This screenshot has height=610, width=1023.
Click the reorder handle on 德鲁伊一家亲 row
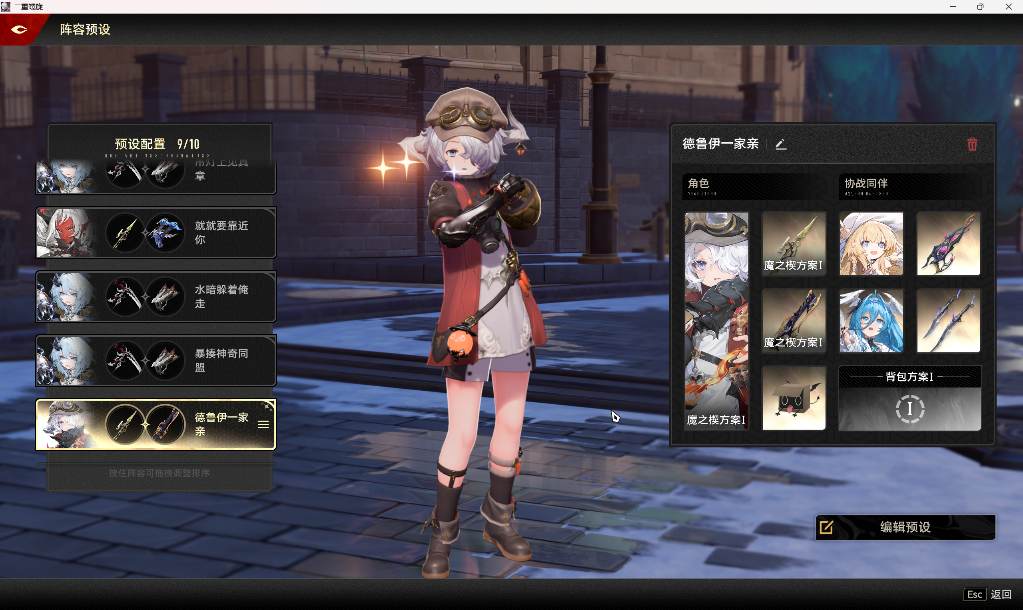tap(263, 424)
